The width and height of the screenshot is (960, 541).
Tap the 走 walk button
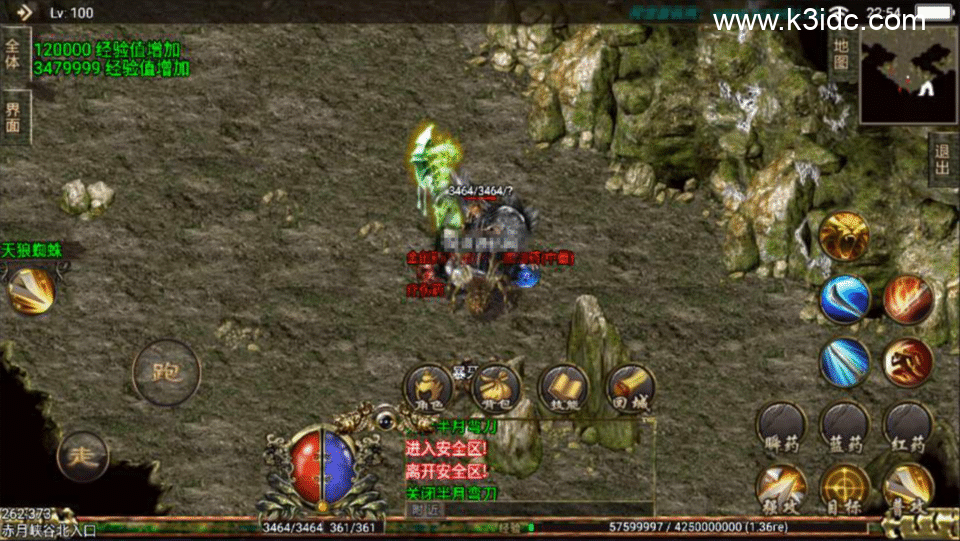[82, 457]
